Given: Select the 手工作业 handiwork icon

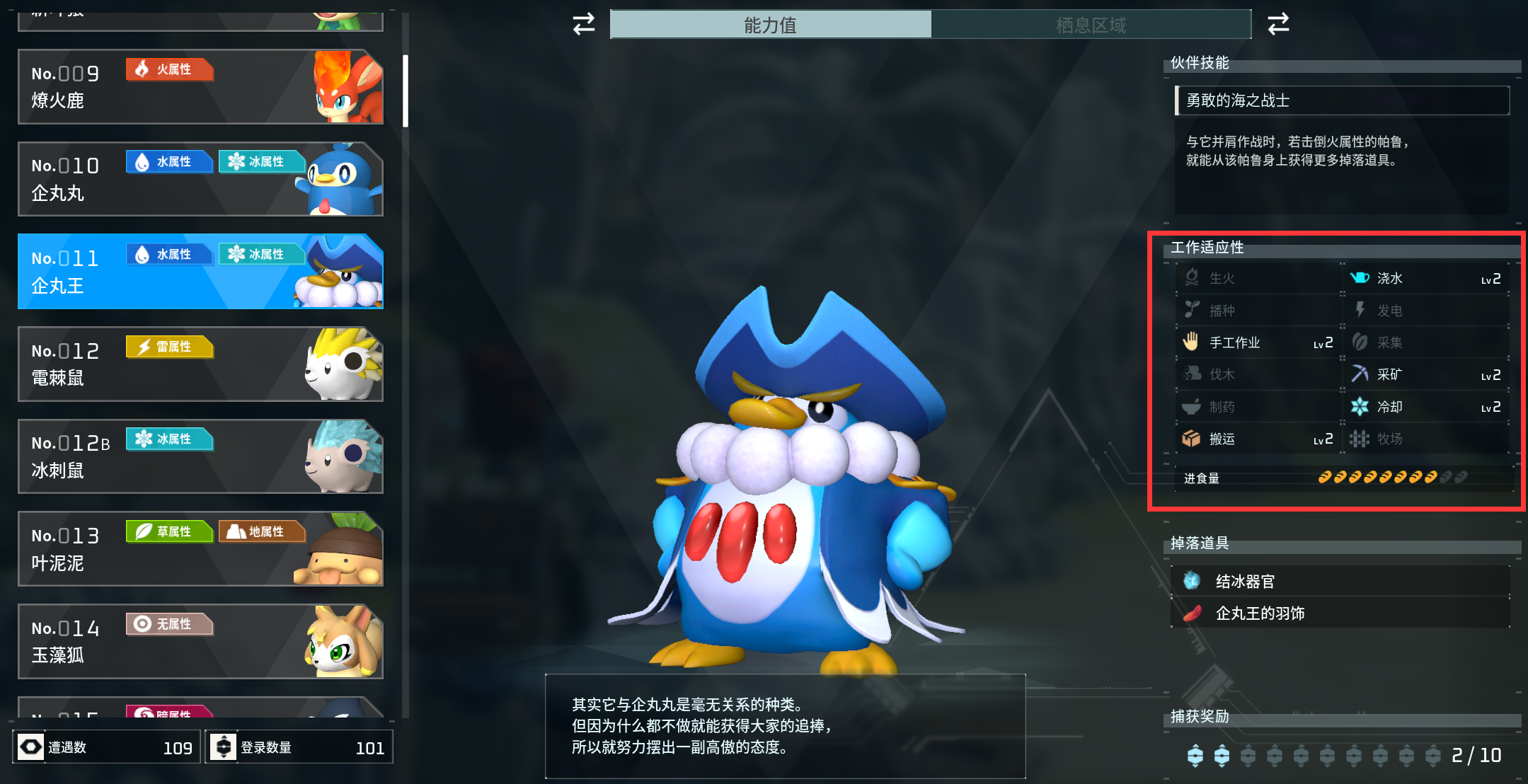Looking at the screenshot, I should [1191, 342].
